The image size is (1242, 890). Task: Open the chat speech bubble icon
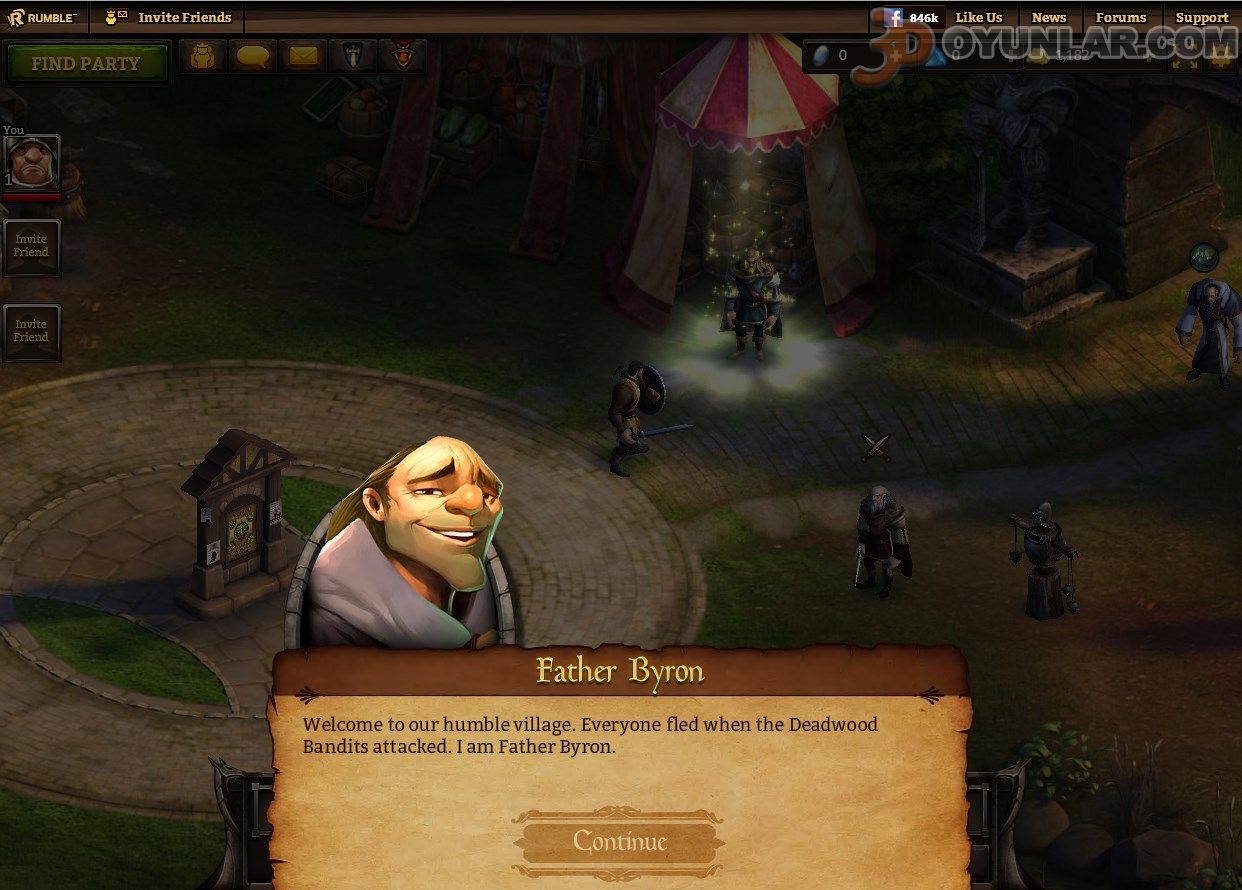tap(252, 56)
